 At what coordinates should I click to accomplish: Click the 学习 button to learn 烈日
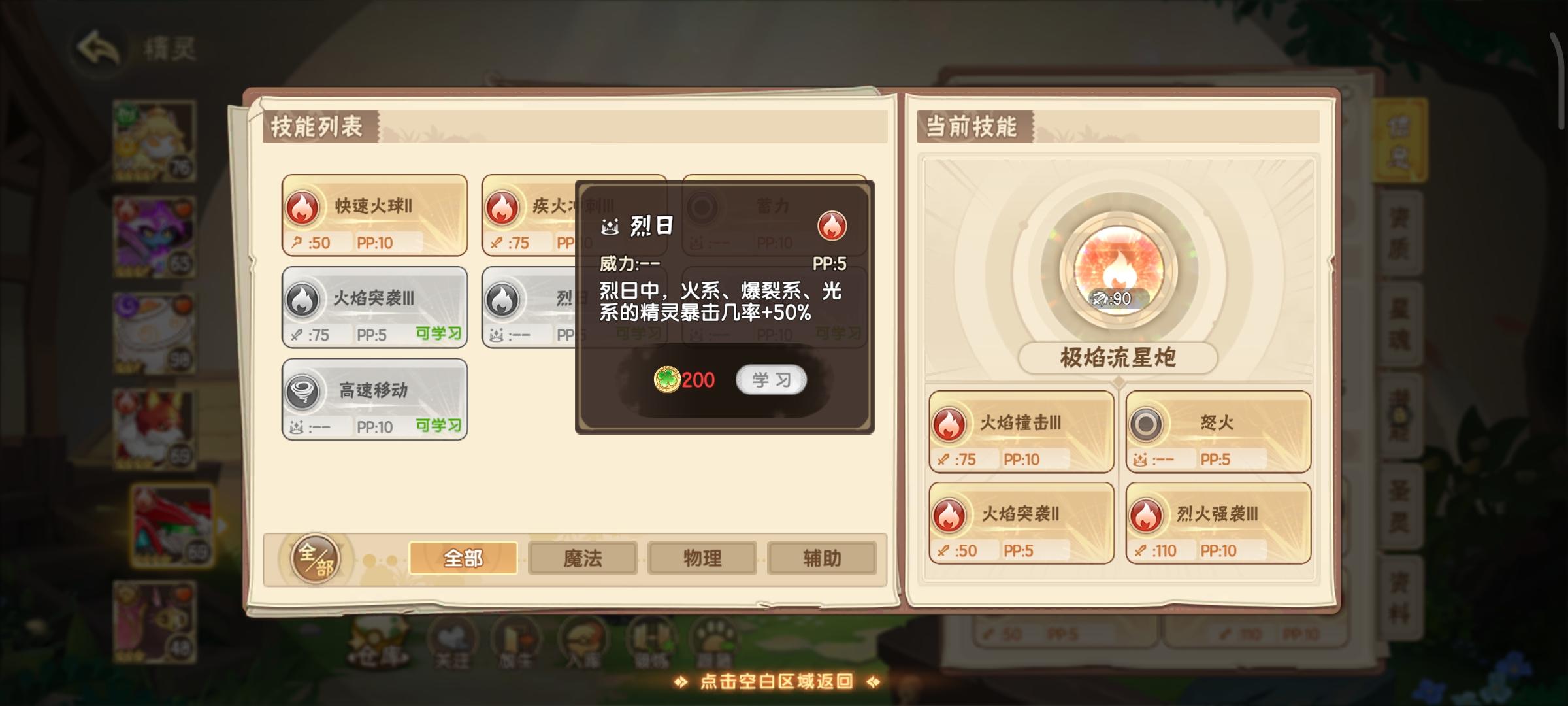pos(771,380)
